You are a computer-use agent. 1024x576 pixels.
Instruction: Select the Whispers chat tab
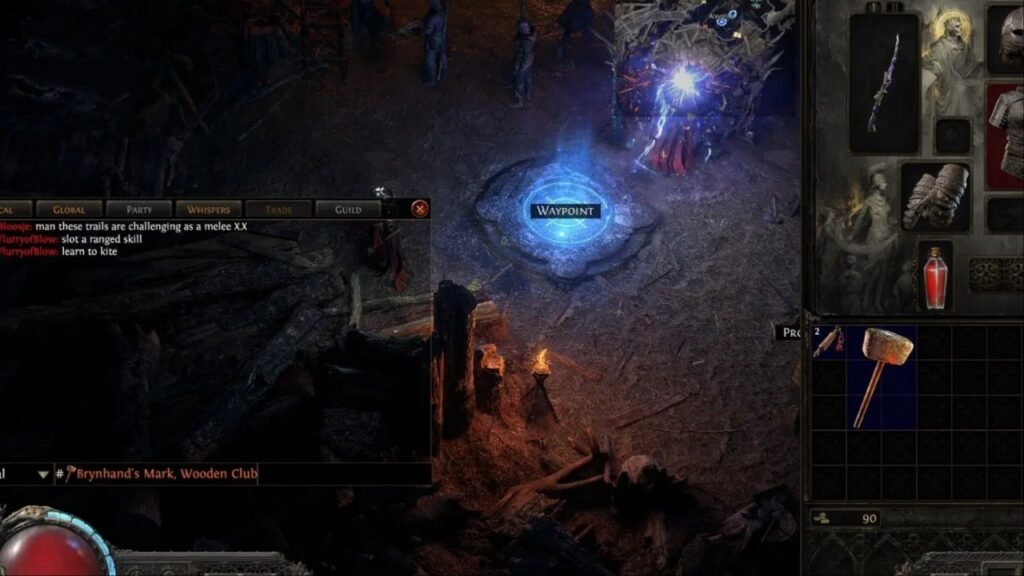(208, 209)
